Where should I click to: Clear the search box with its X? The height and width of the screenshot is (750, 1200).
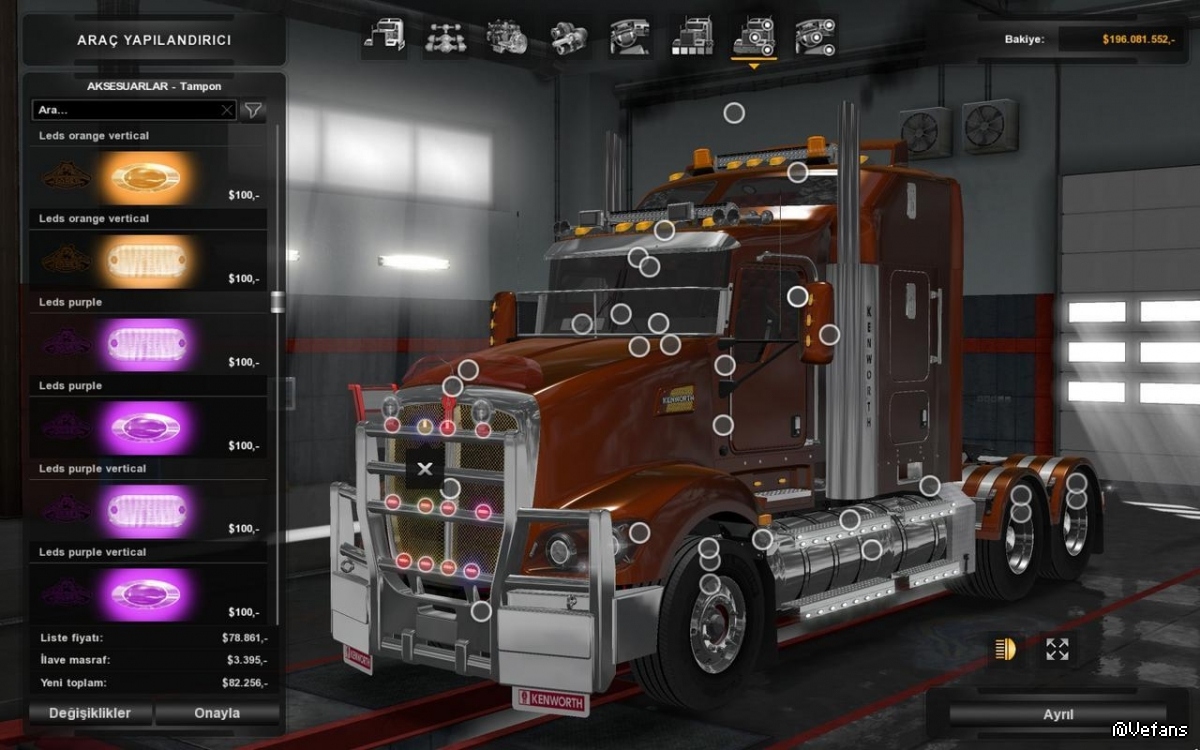227,110
